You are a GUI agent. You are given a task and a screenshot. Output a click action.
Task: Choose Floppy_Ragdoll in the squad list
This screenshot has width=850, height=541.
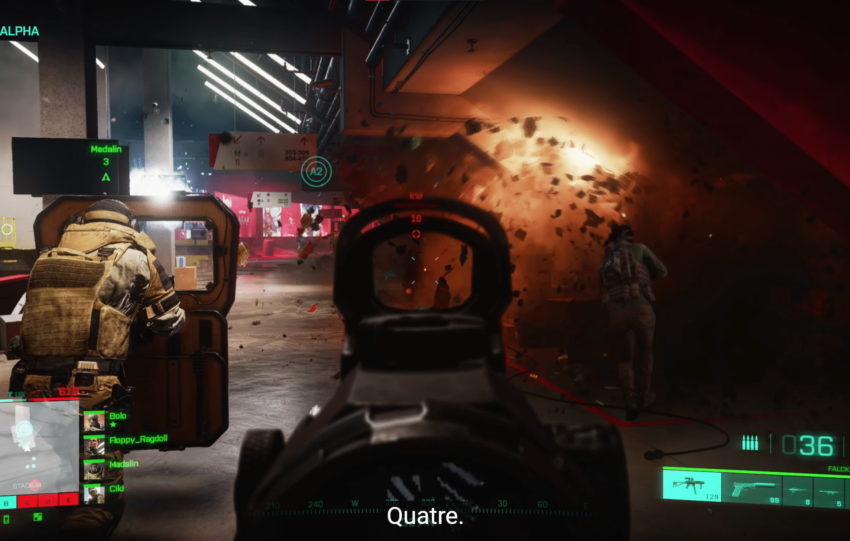94,445
